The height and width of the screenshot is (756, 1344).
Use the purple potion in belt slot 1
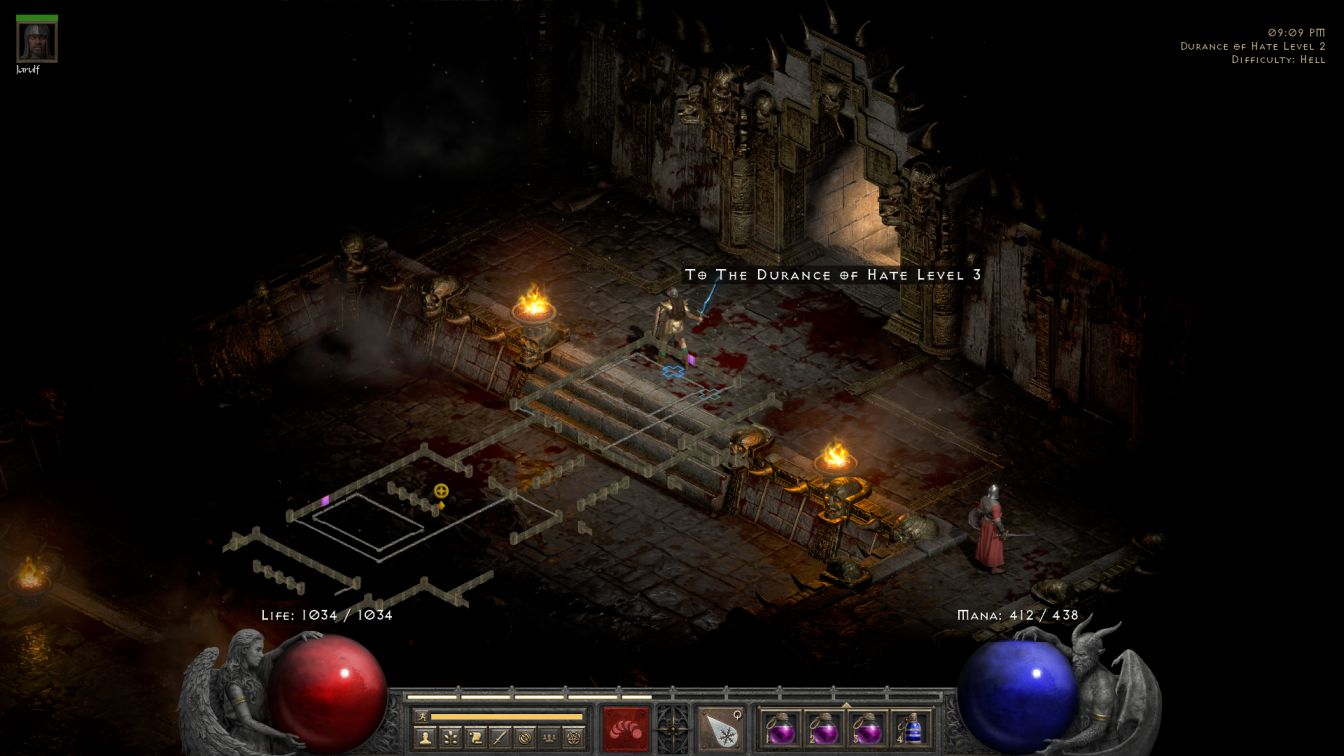click(x=780, y=728)
